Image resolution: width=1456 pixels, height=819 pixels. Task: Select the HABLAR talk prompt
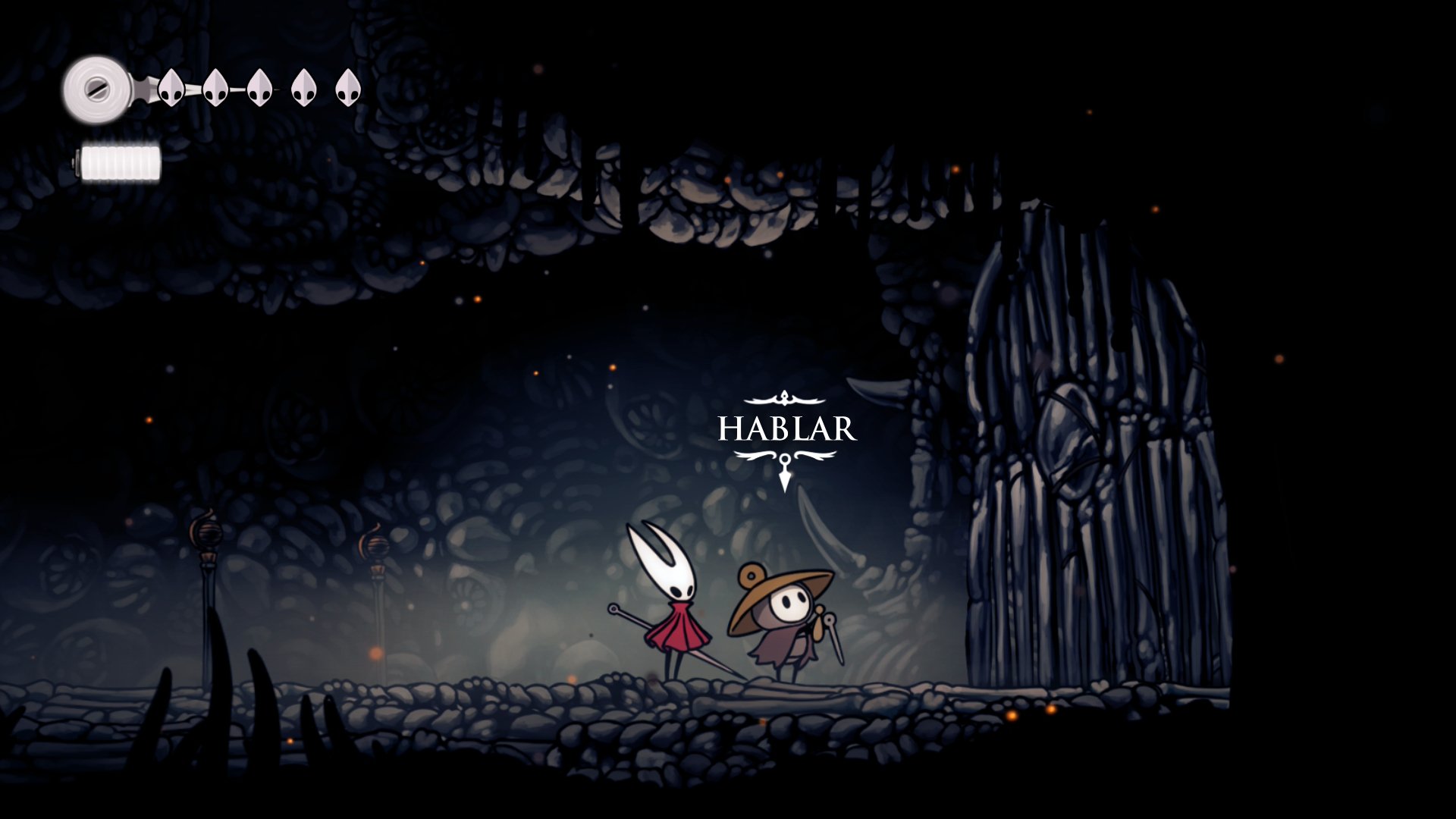coord(786,429)
